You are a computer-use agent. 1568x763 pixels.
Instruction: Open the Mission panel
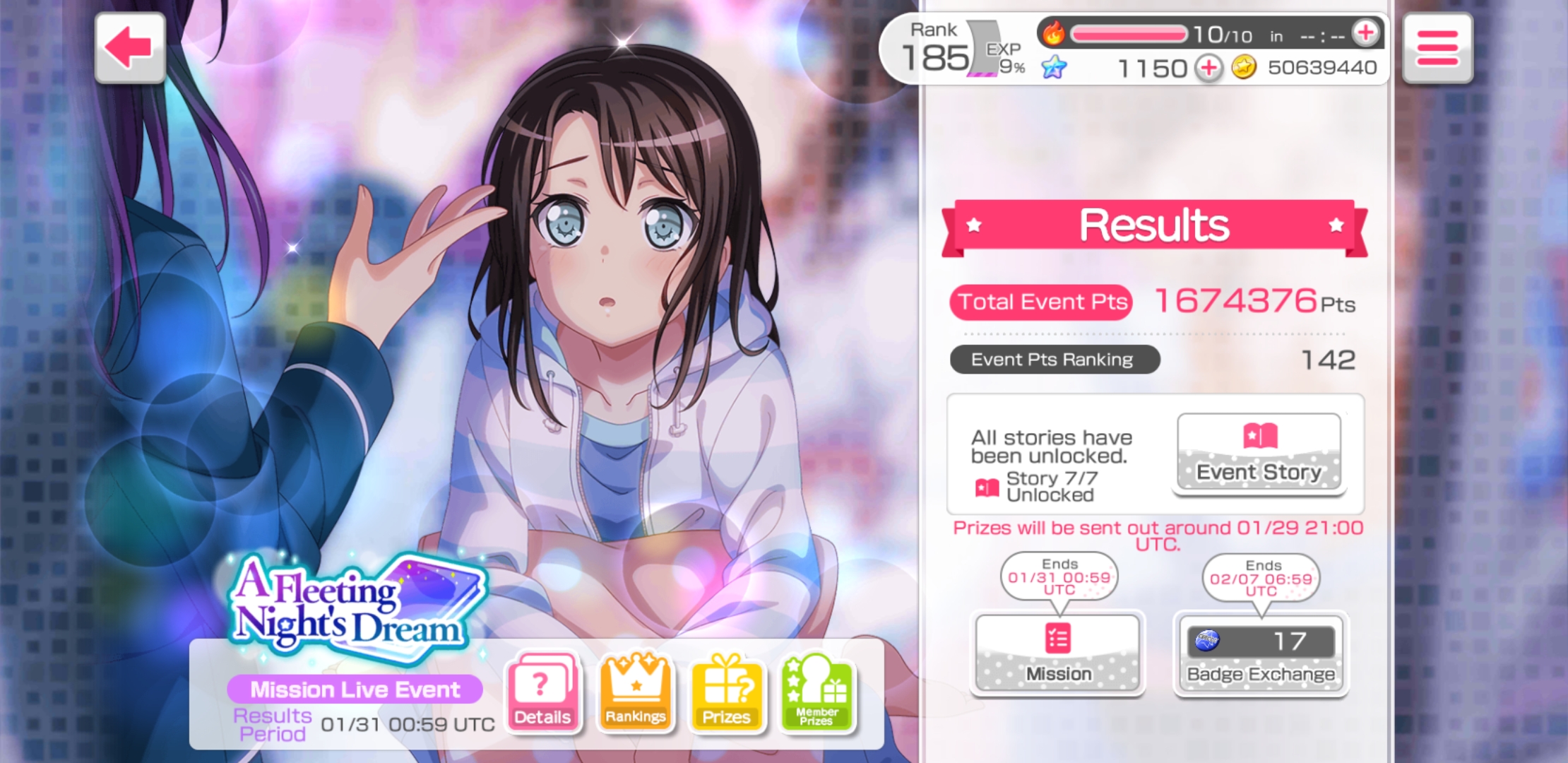point(1057,653)
